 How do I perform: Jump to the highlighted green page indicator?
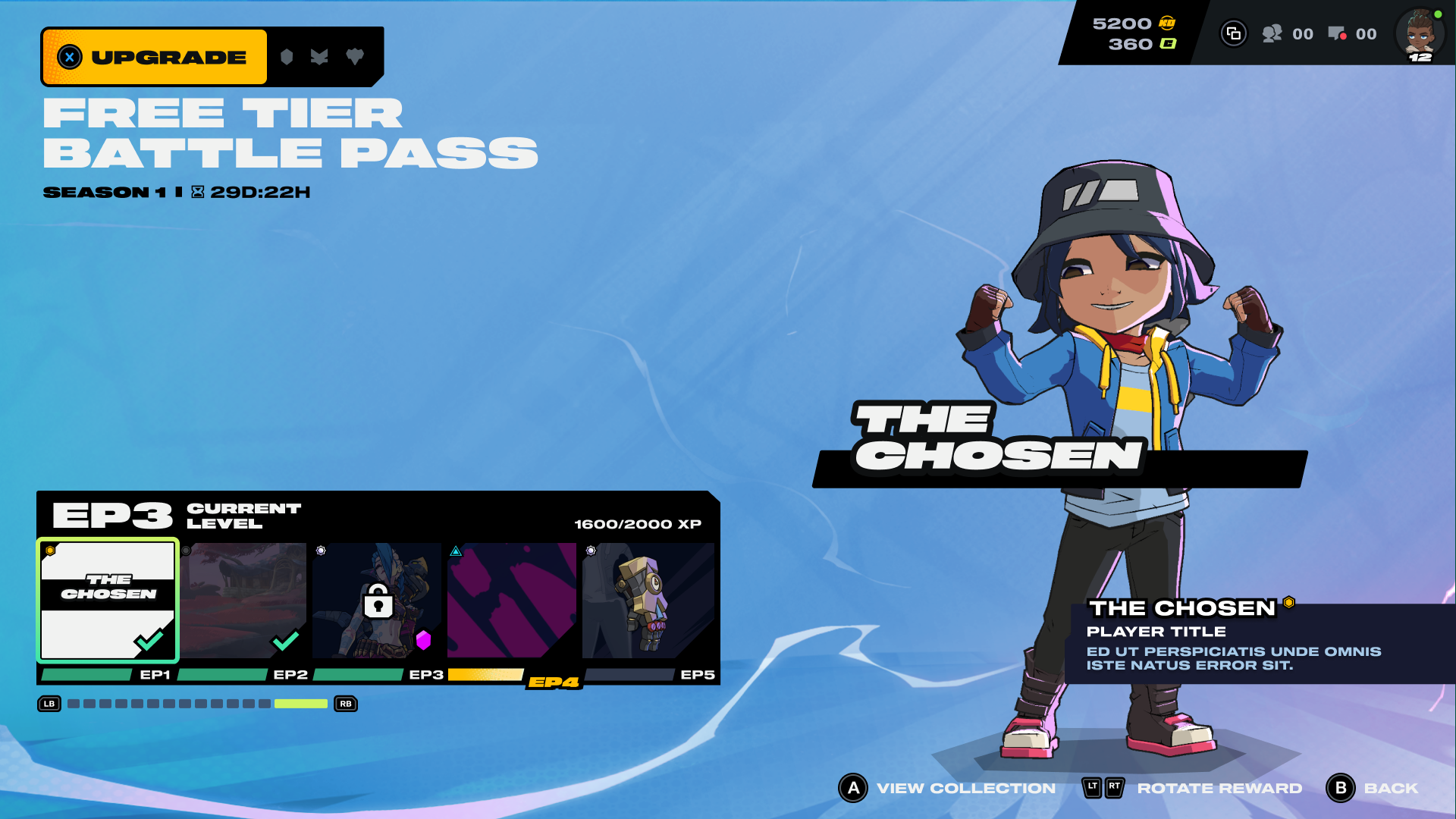300,704
